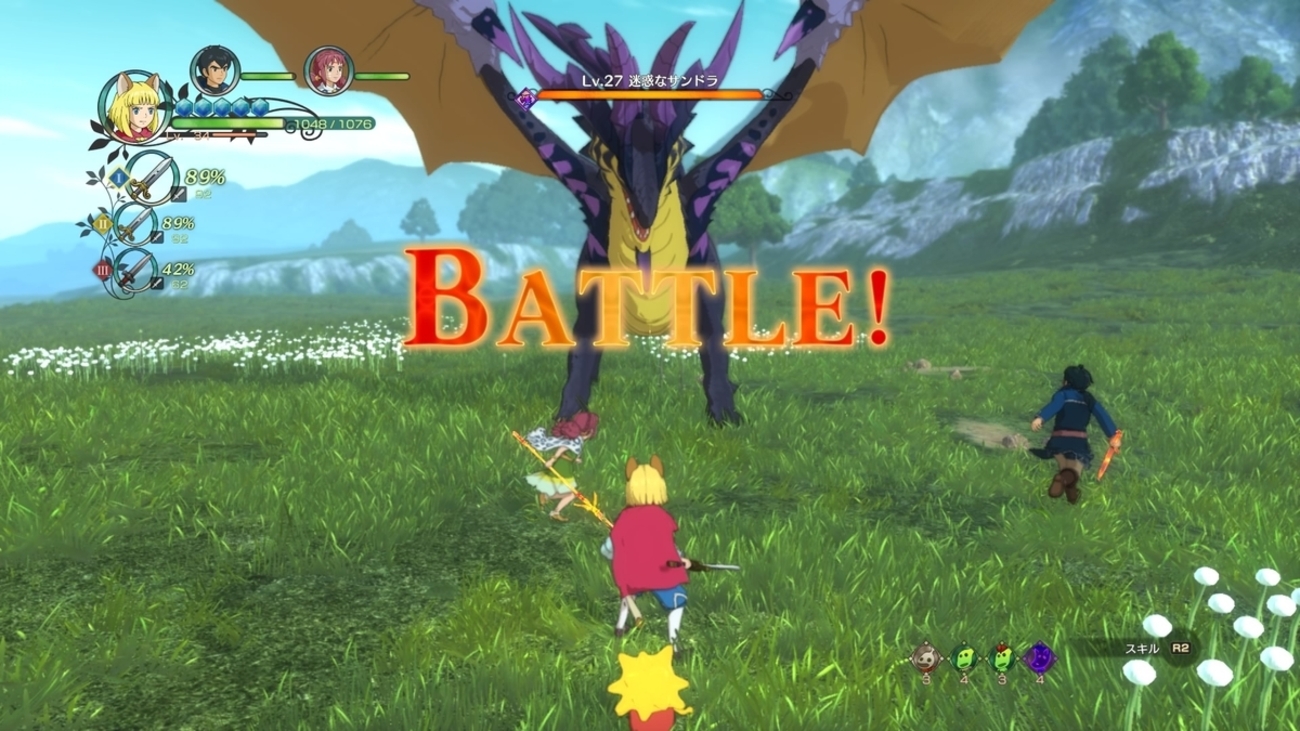Select the blonde cat-eared character portrait

click(135, 108)
